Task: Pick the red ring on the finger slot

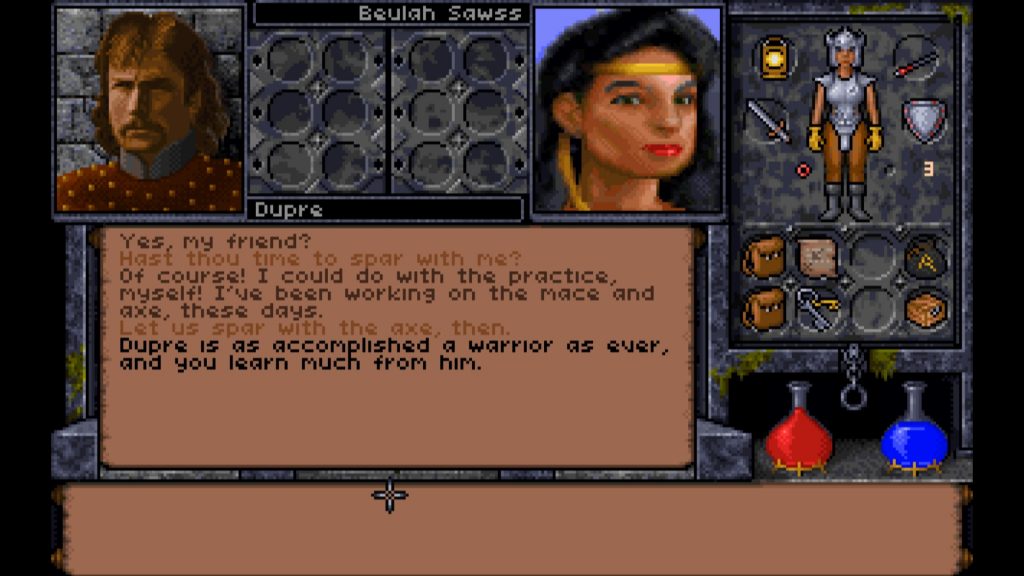Action: point(802,170)
